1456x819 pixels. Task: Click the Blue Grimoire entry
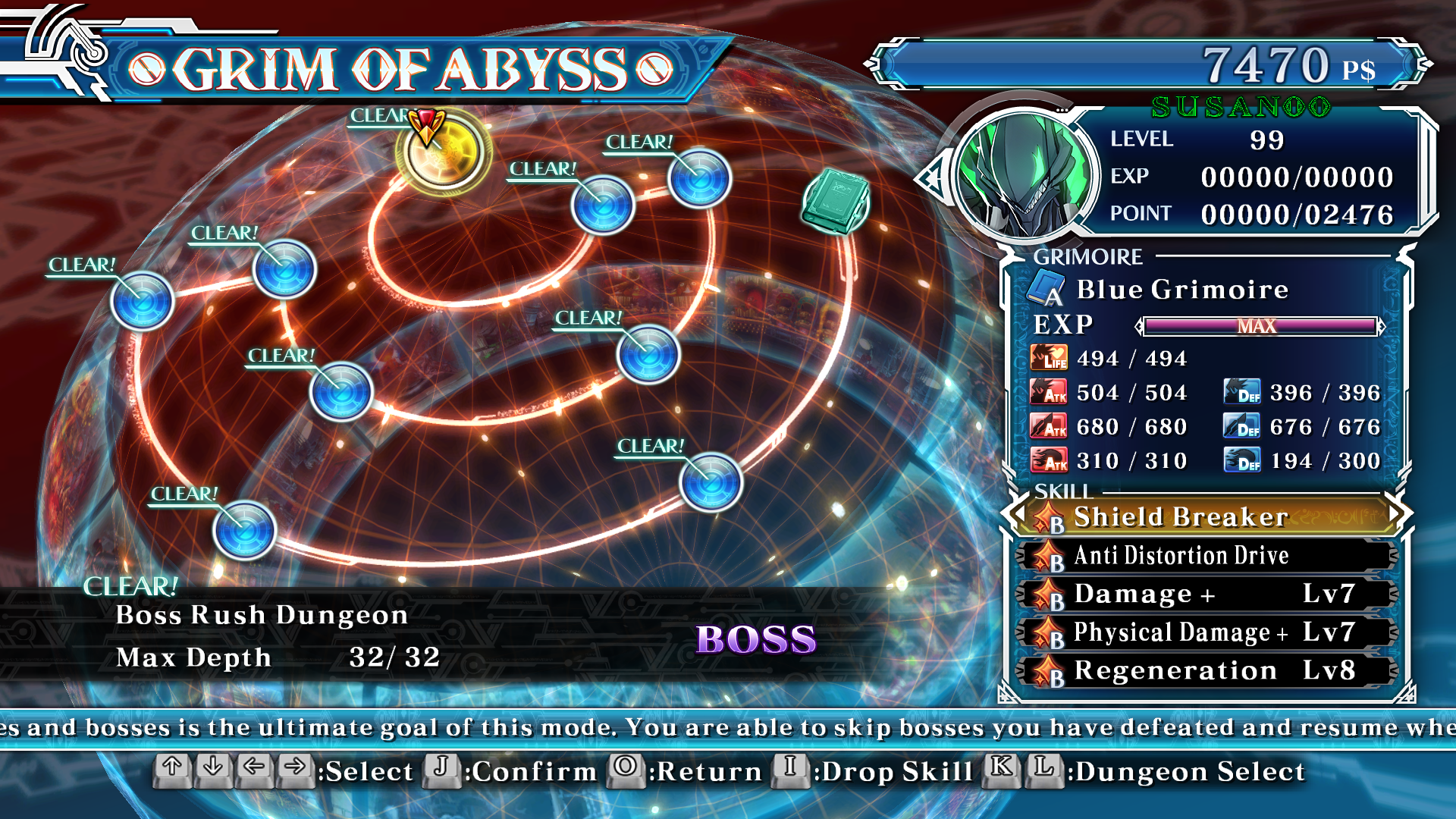1181,290
